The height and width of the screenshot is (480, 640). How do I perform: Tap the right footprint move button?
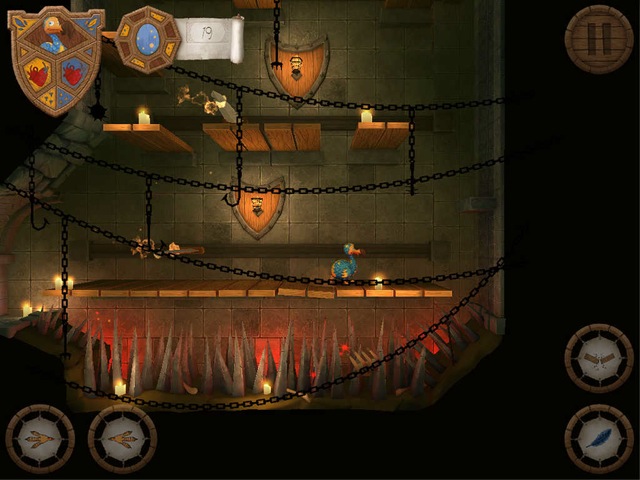click(x=122, y=438)
